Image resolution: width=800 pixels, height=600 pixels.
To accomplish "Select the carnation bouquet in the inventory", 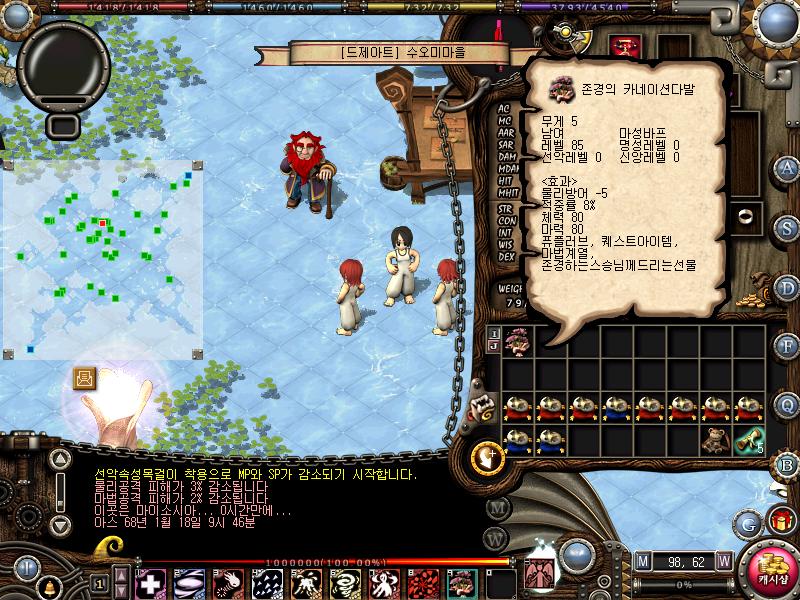I will coord(518,340).
